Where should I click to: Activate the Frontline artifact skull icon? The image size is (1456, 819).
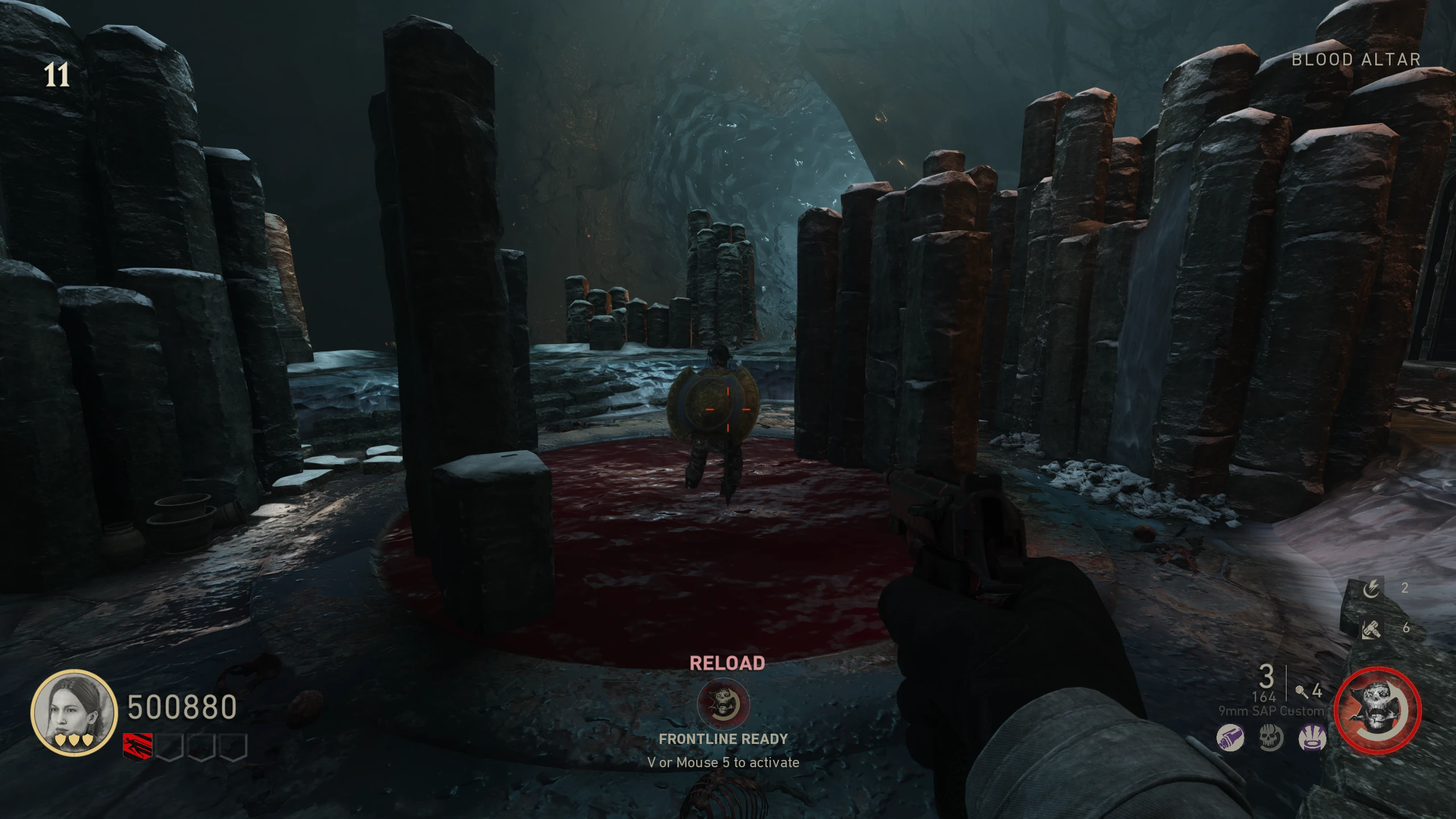pos(1377,711)
